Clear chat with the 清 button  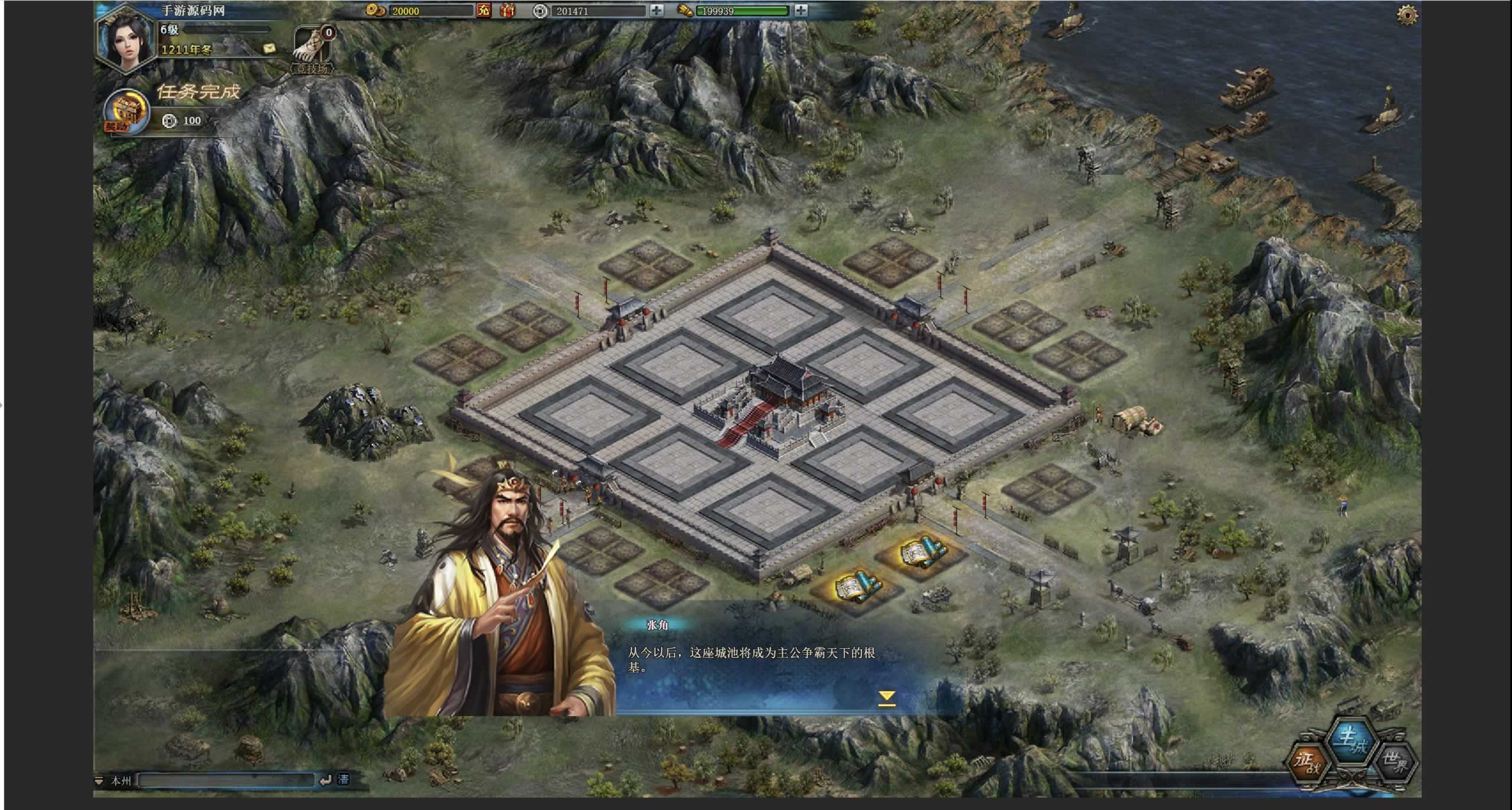click(x=343, y=780)
